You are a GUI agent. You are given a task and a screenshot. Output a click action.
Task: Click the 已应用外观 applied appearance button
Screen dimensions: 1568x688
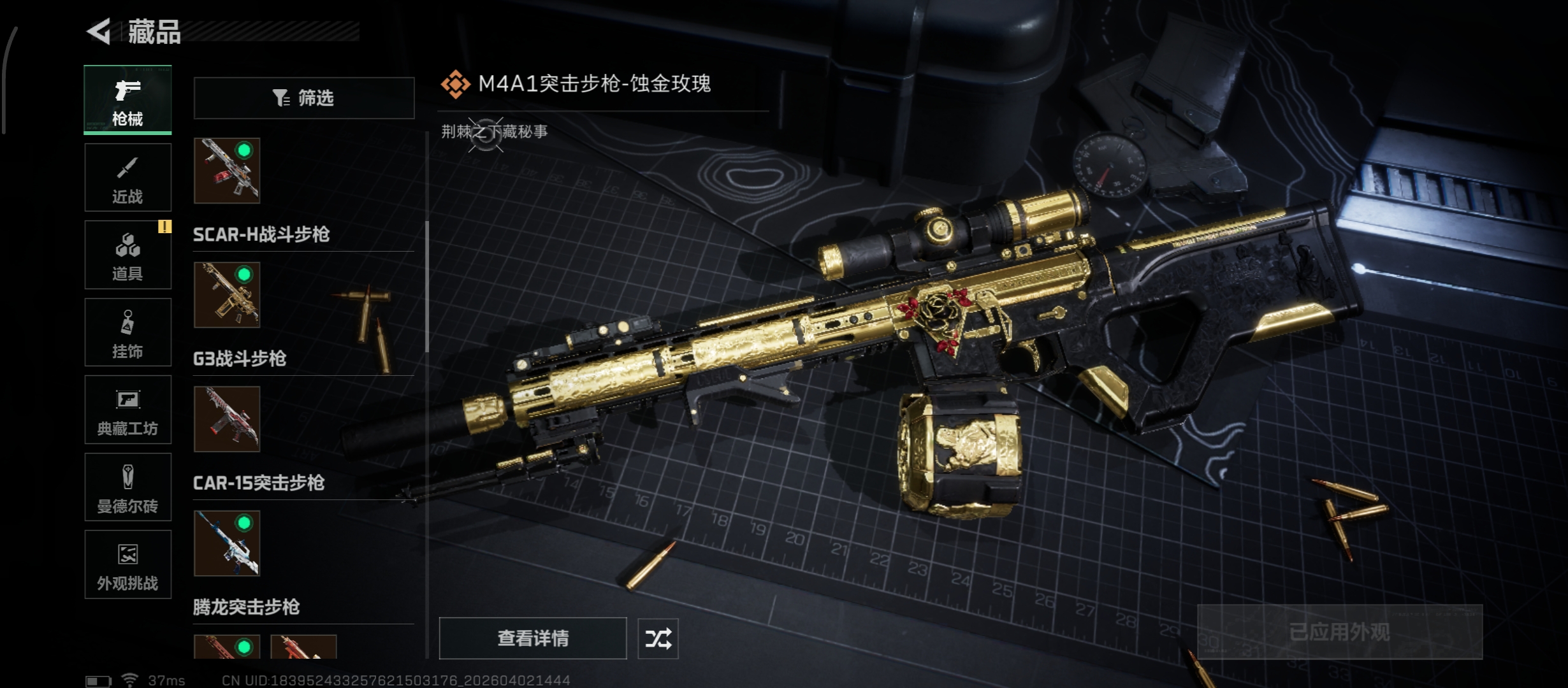(x=1339, y=632)
